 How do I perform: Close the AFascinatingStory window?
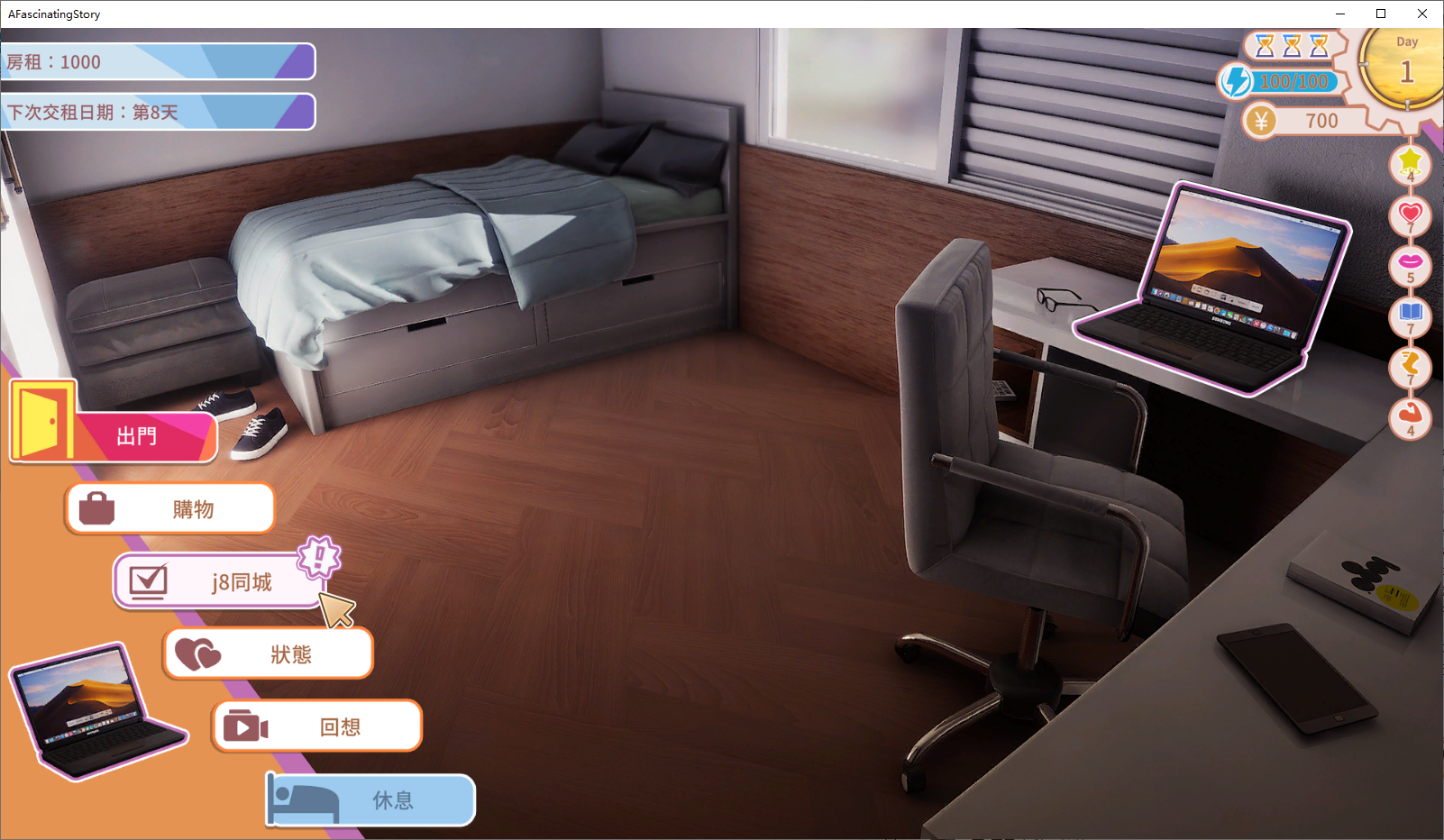tap(1422, 14)
